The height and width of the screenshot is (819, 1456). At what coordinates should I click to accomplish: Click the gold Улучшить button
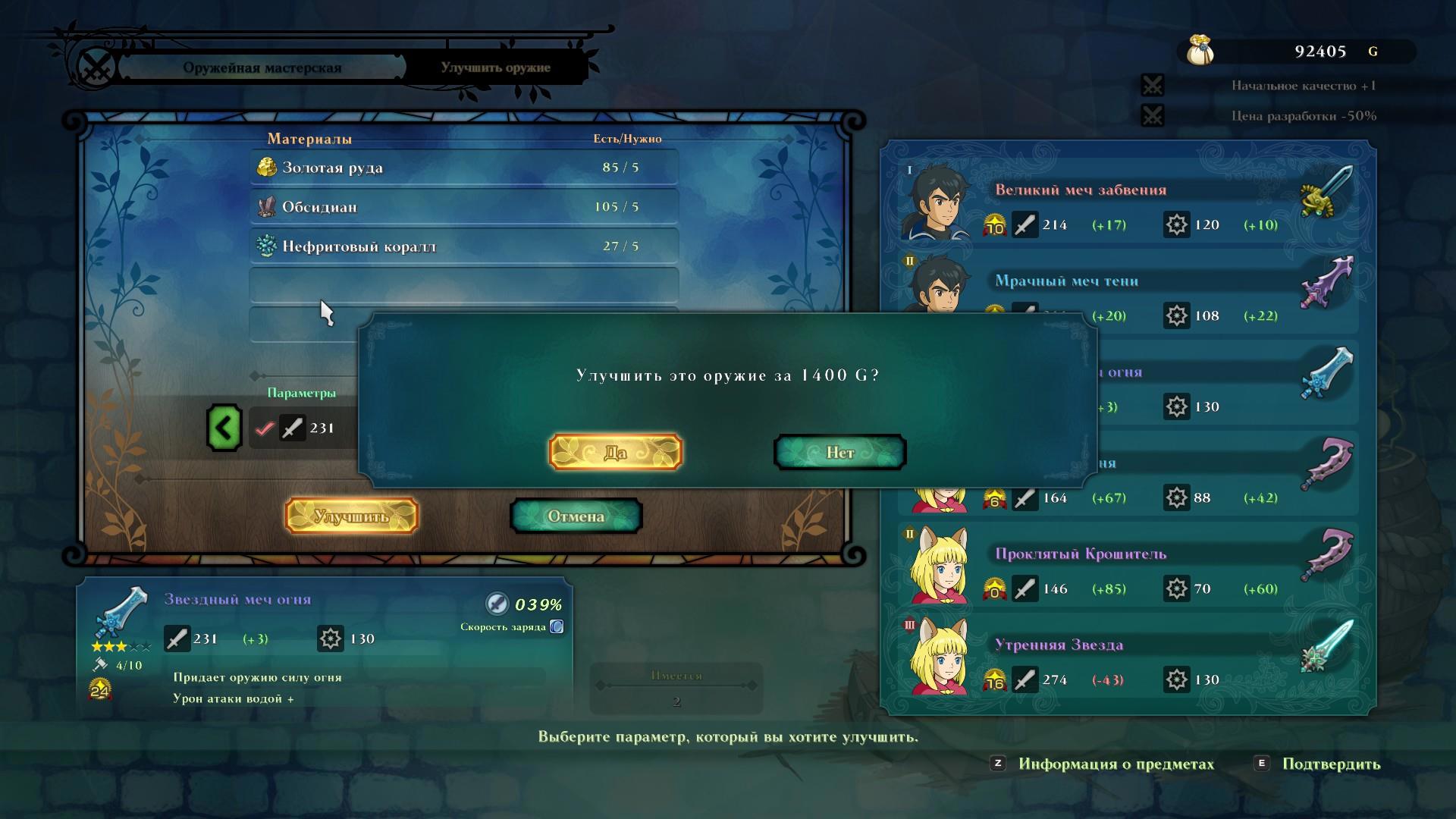[x=351, y=516]
